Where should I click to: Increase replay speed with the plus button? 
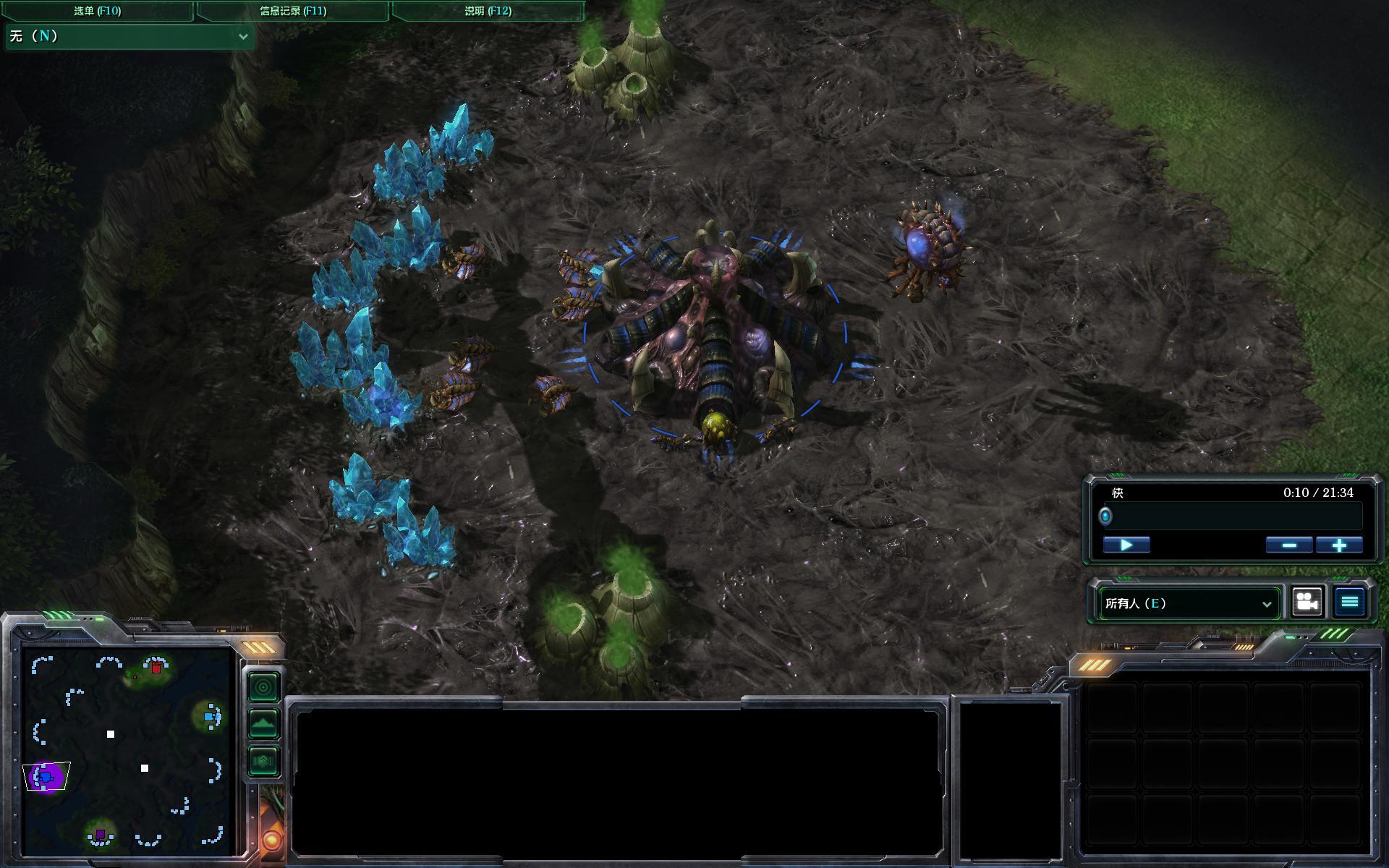tap(1339, 545)
